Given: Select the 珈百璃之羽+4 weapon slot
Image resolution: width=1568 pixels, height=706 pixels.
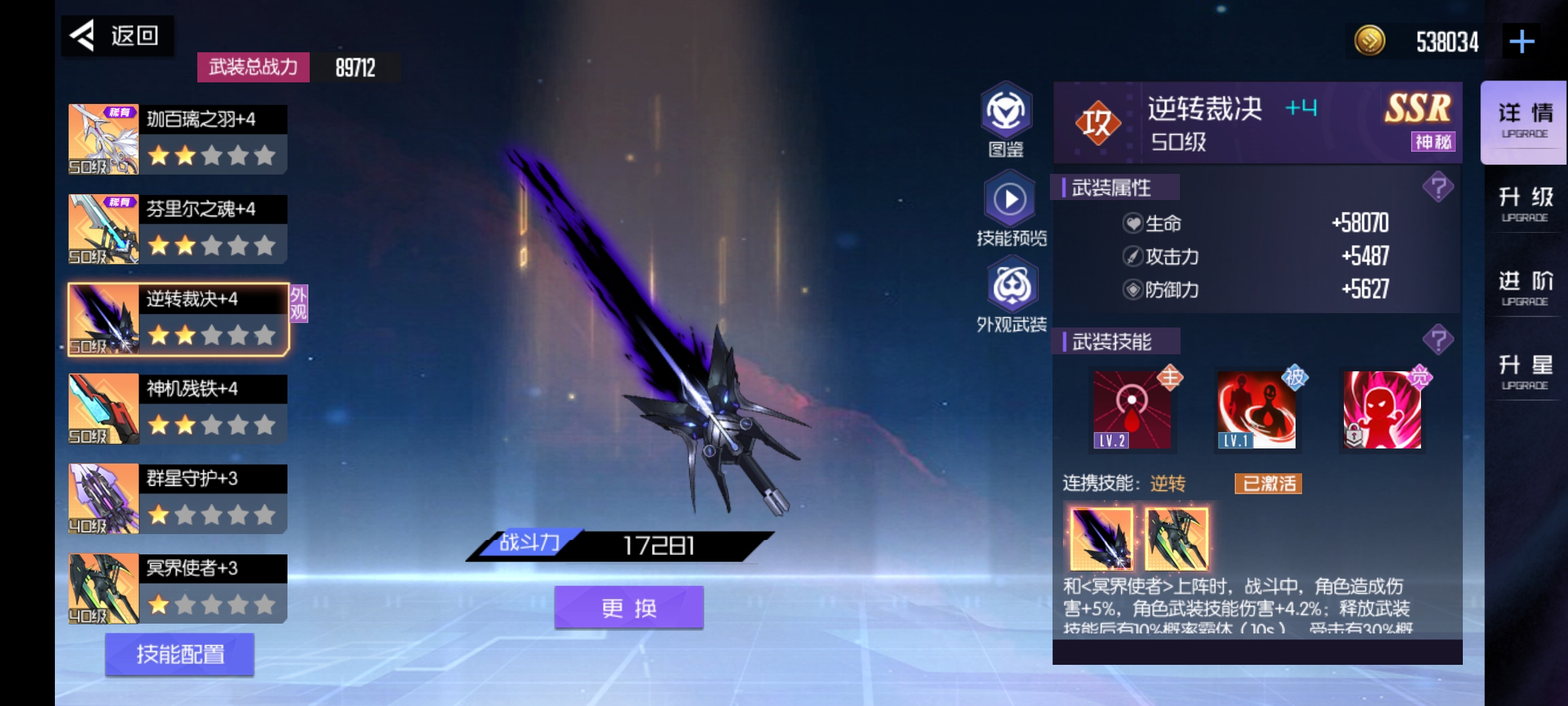Looking at the screenshot, I should 178,139.
